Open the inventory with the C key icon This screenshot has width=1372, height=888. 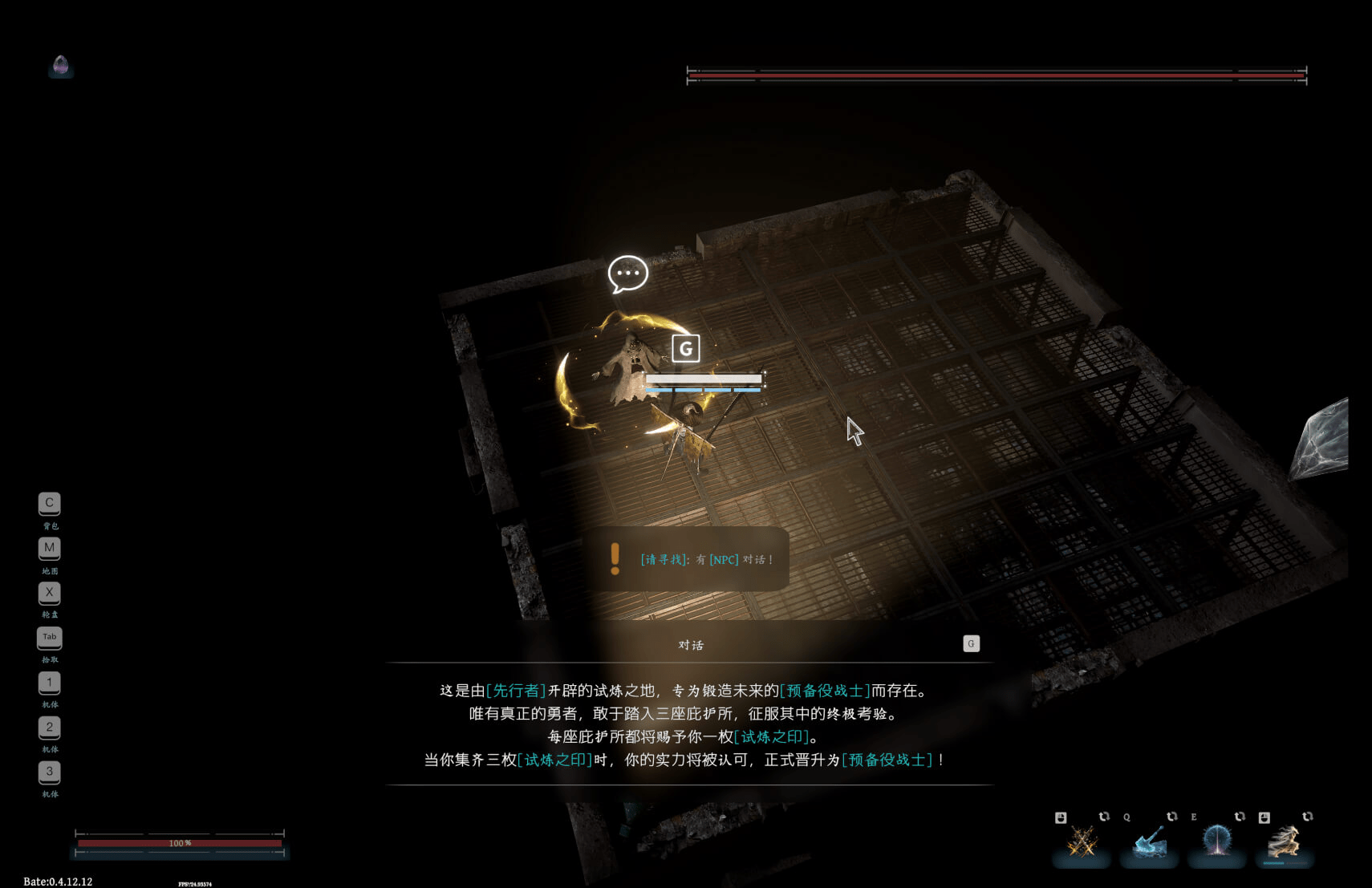(x=50, y=503)
